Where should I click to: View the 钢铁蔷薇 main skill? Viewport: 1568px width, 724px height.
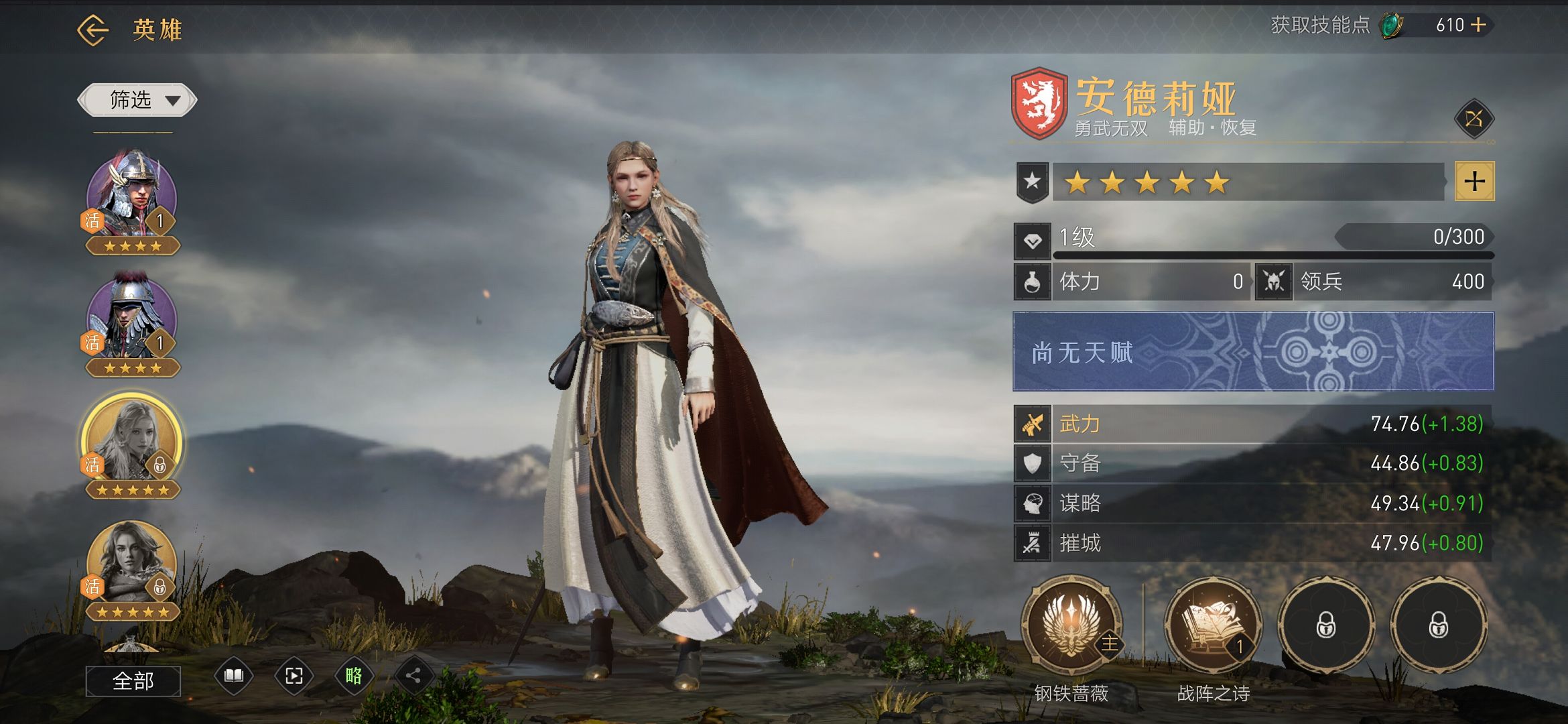click(x=1071, y=625)
